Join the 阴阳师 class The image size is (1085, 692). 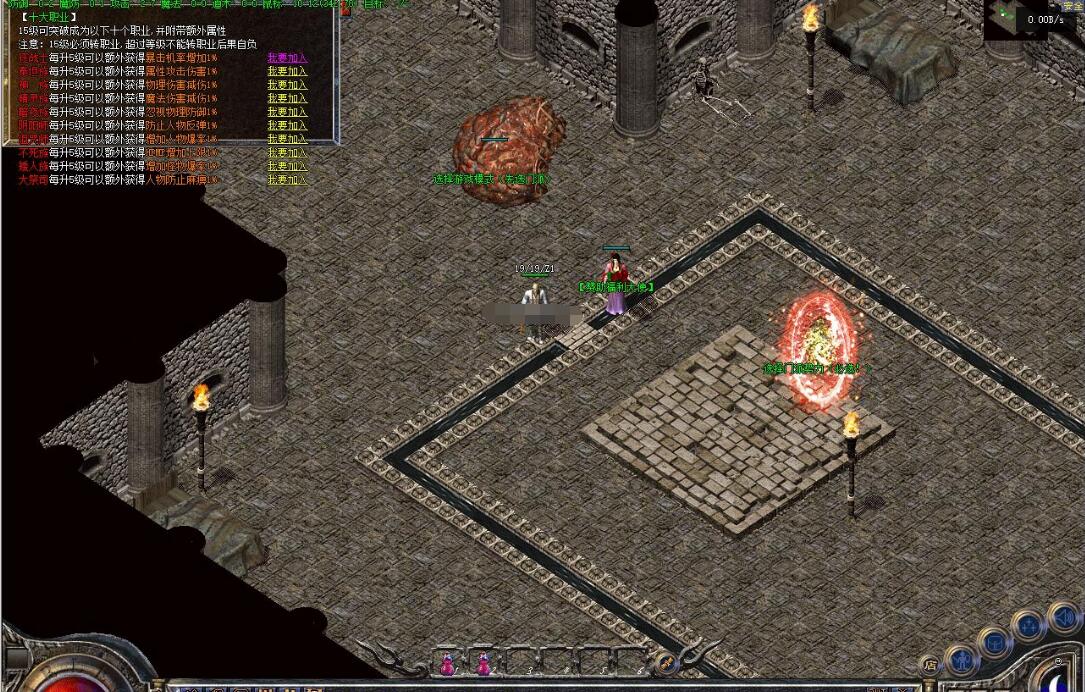(x=287, y=126)
